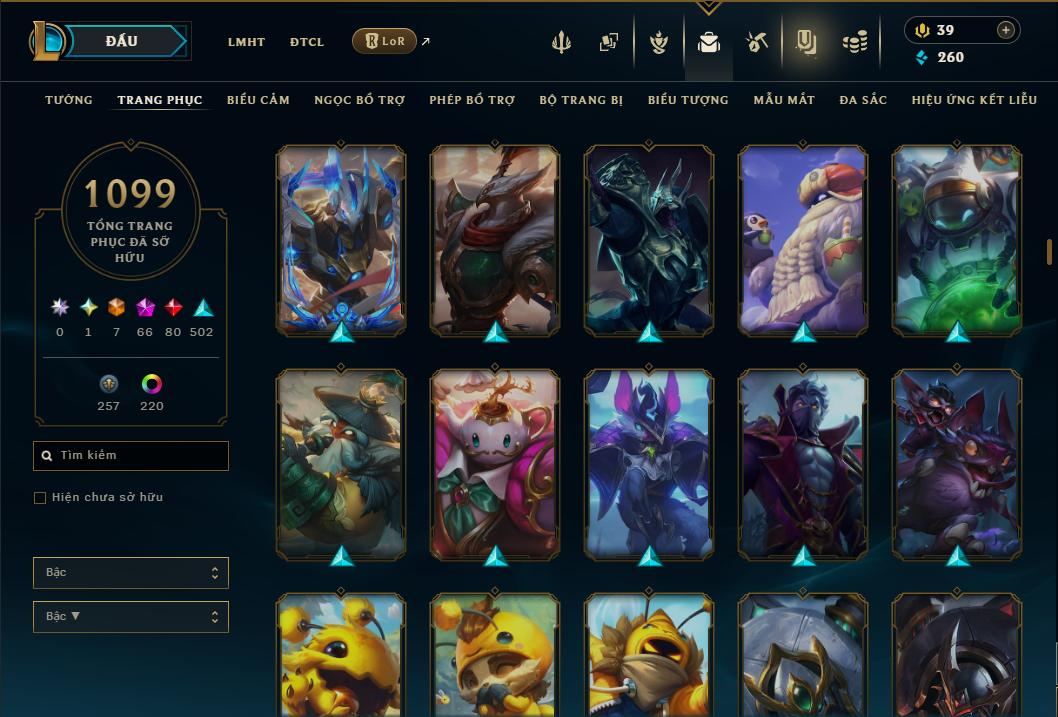The height and width of the screenshot is (717, 1058).
Task: Click the plus button to buy RP
Action: [x=1006, y=30]
